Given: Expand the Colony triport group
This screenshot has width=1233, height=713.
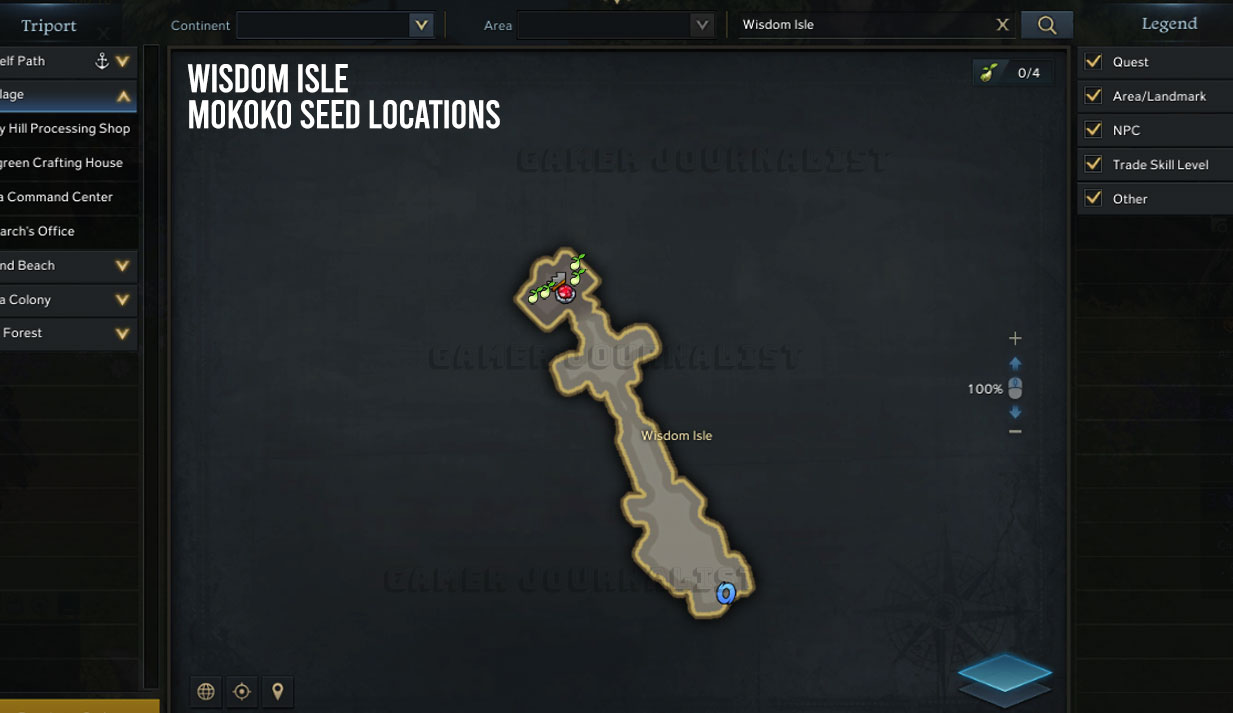Looking at the screenshot, I should (x=122, y=299).
